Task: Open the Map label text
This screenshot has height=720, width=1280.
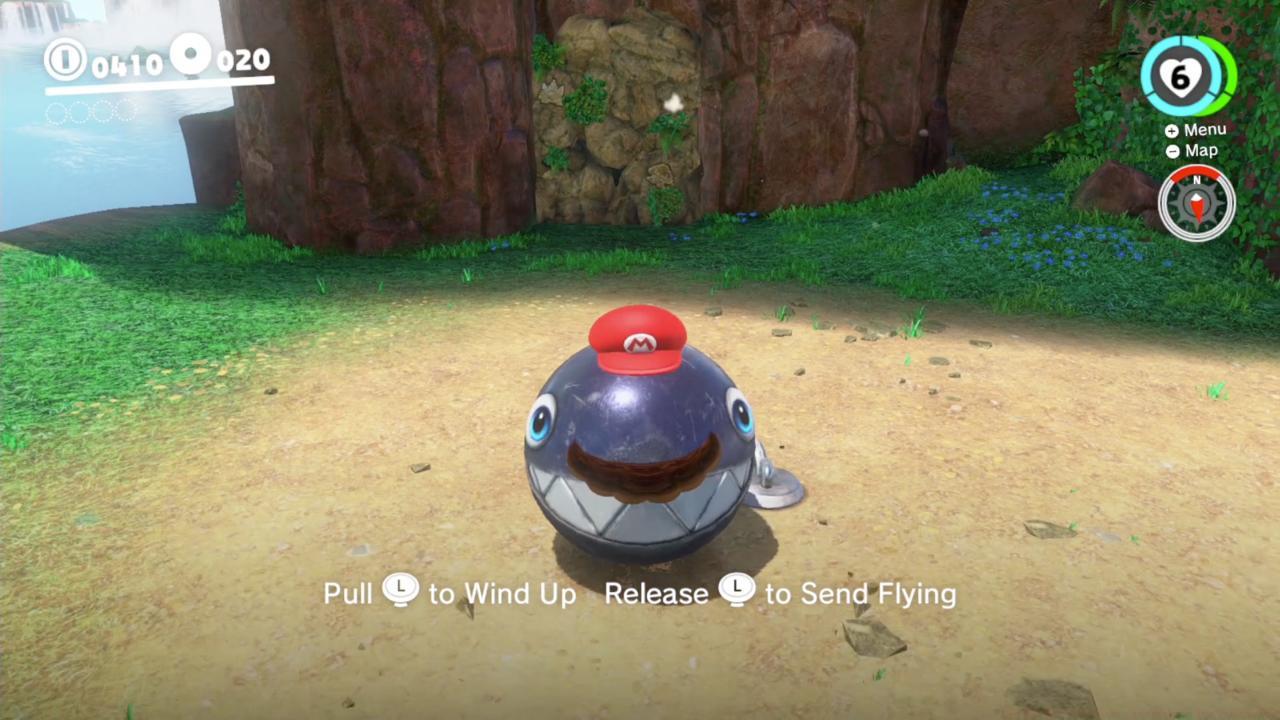Action: (x=1201, y=150)
